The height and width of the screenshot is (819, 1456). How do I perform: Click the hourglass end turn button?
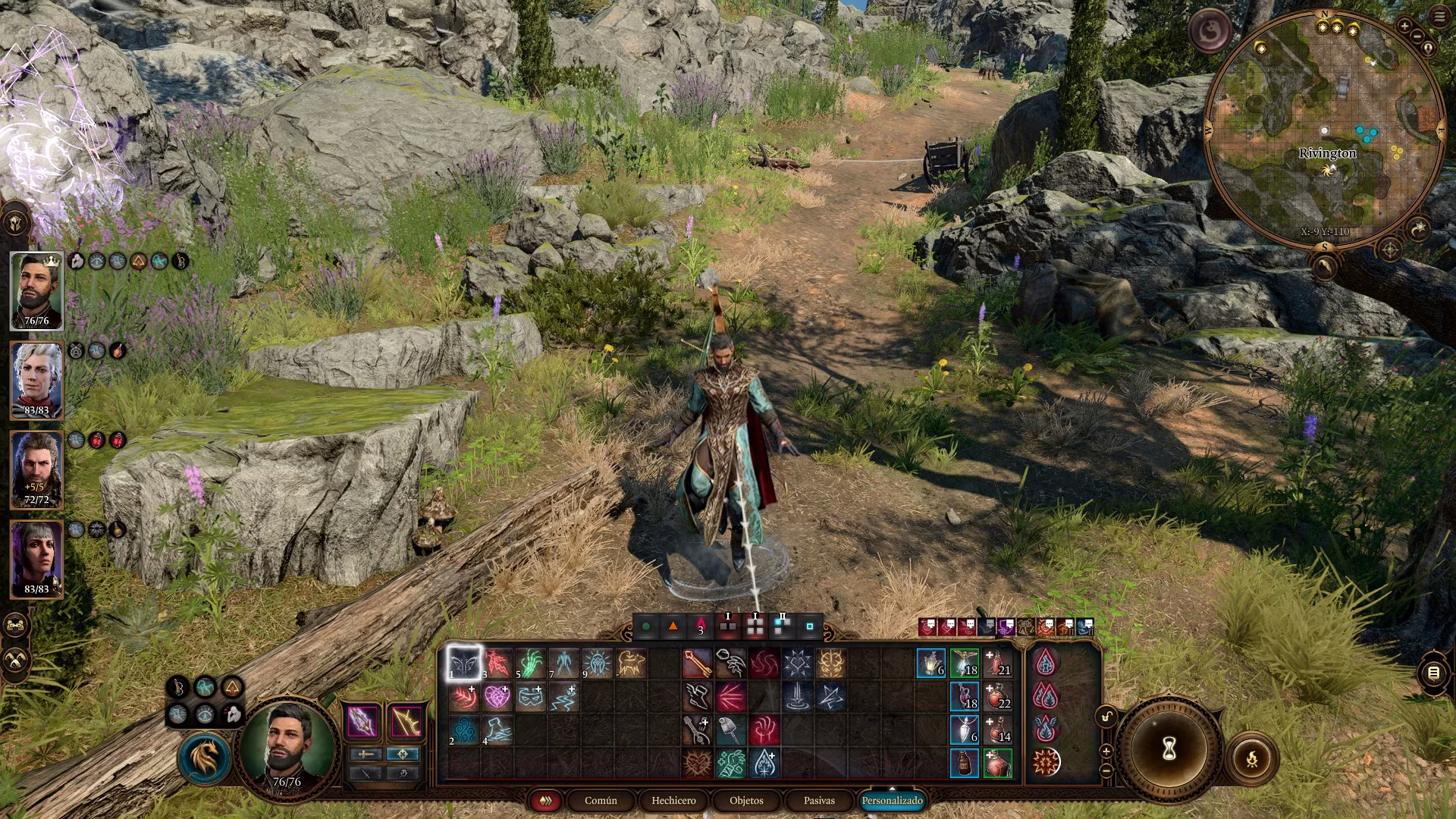click(x=1169, y=749)
